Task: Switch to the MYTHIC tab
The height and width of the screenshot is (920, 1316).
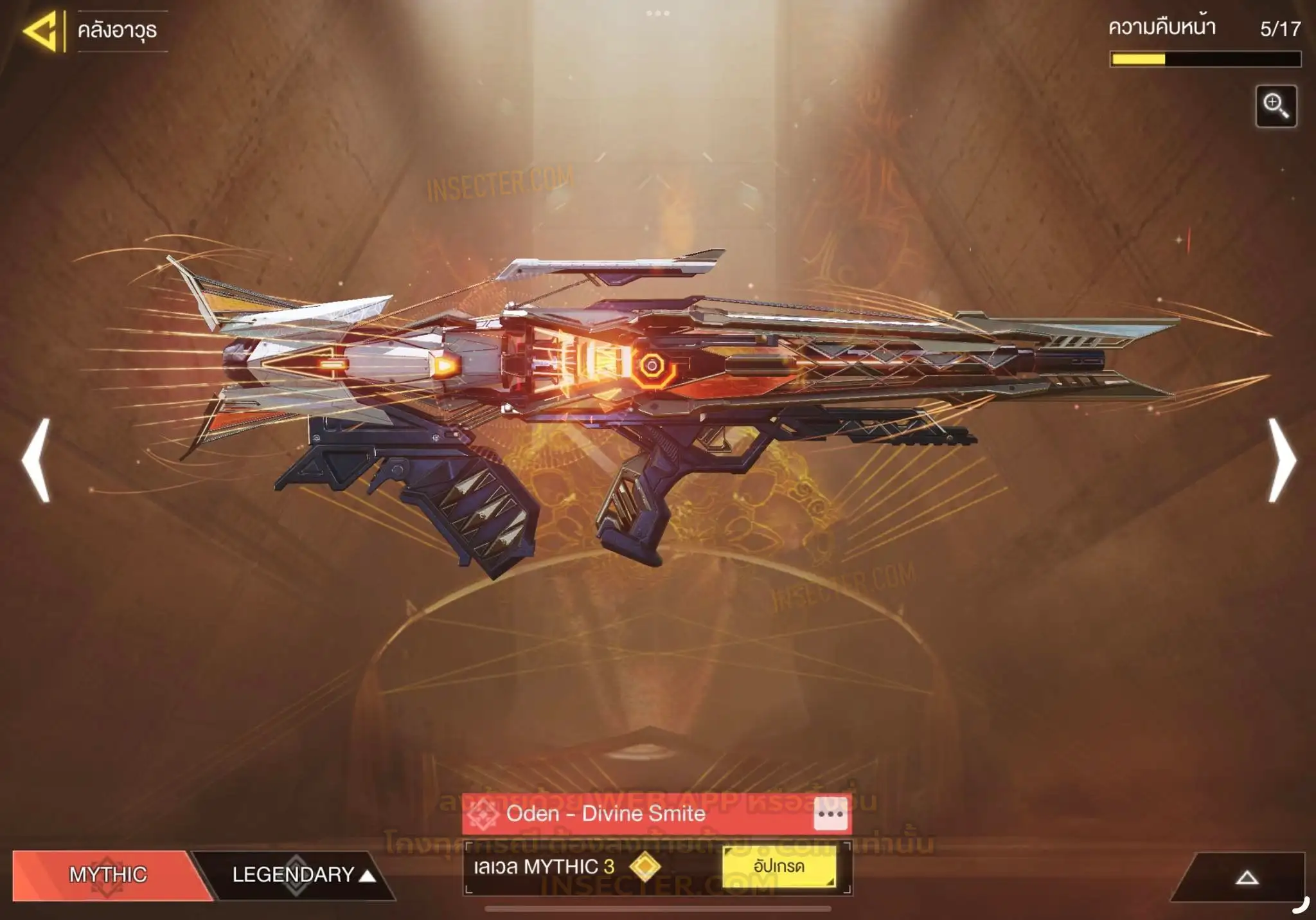Action: tap(108, 874)
